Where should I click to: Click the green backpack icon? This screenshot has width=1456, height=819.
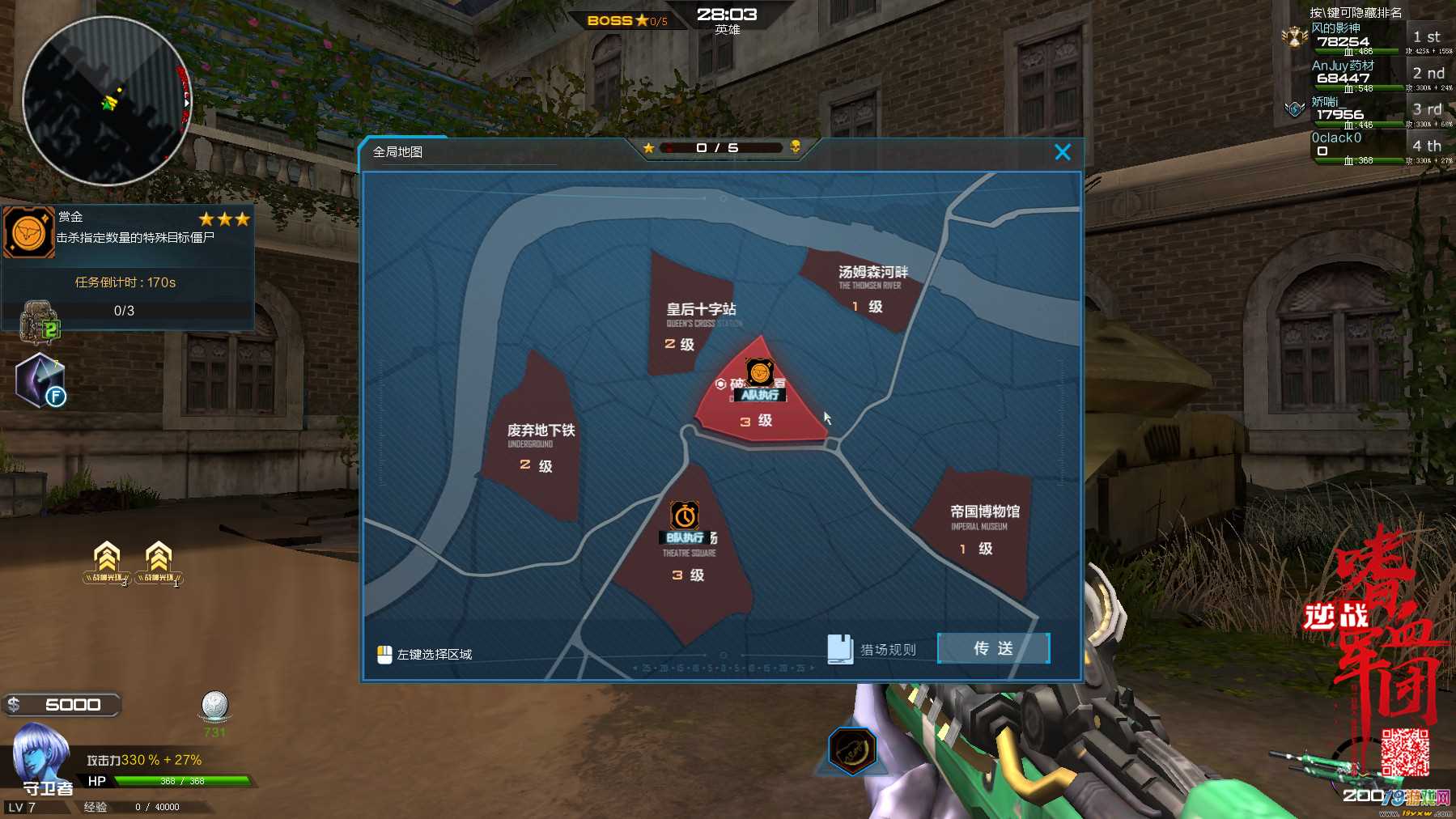pos(40,321)
